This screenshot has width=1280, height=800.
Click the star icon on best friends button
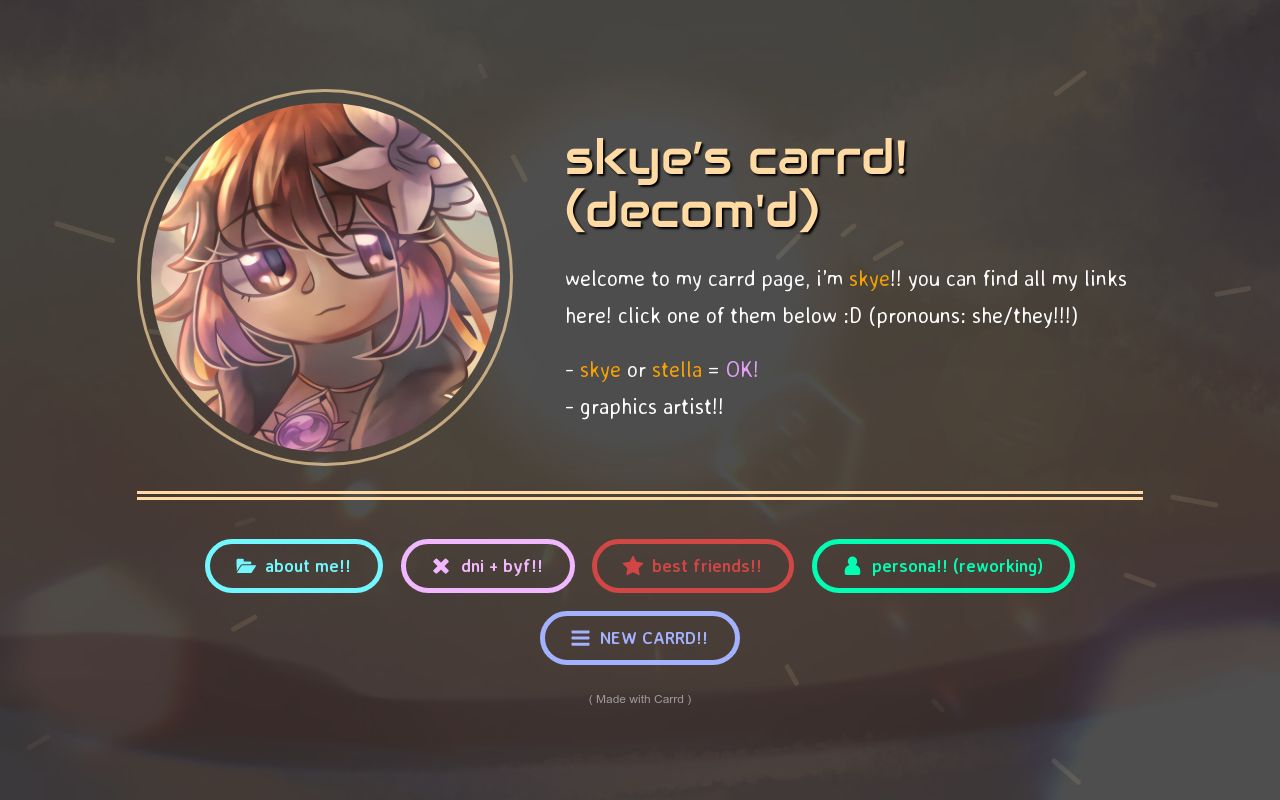(x=633, y=566)
